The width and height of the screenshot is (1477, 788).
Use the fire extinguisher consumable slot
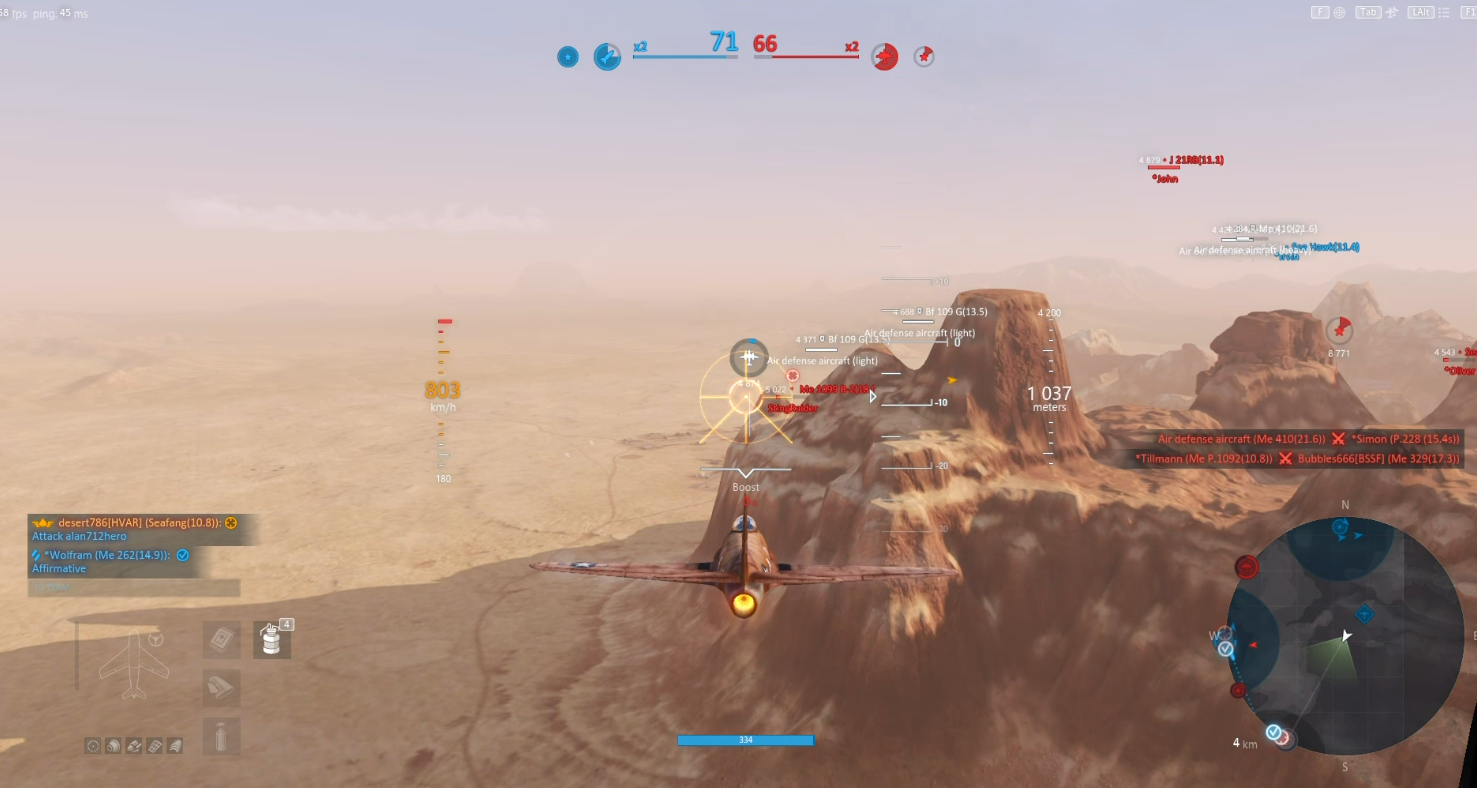(272, 640)
